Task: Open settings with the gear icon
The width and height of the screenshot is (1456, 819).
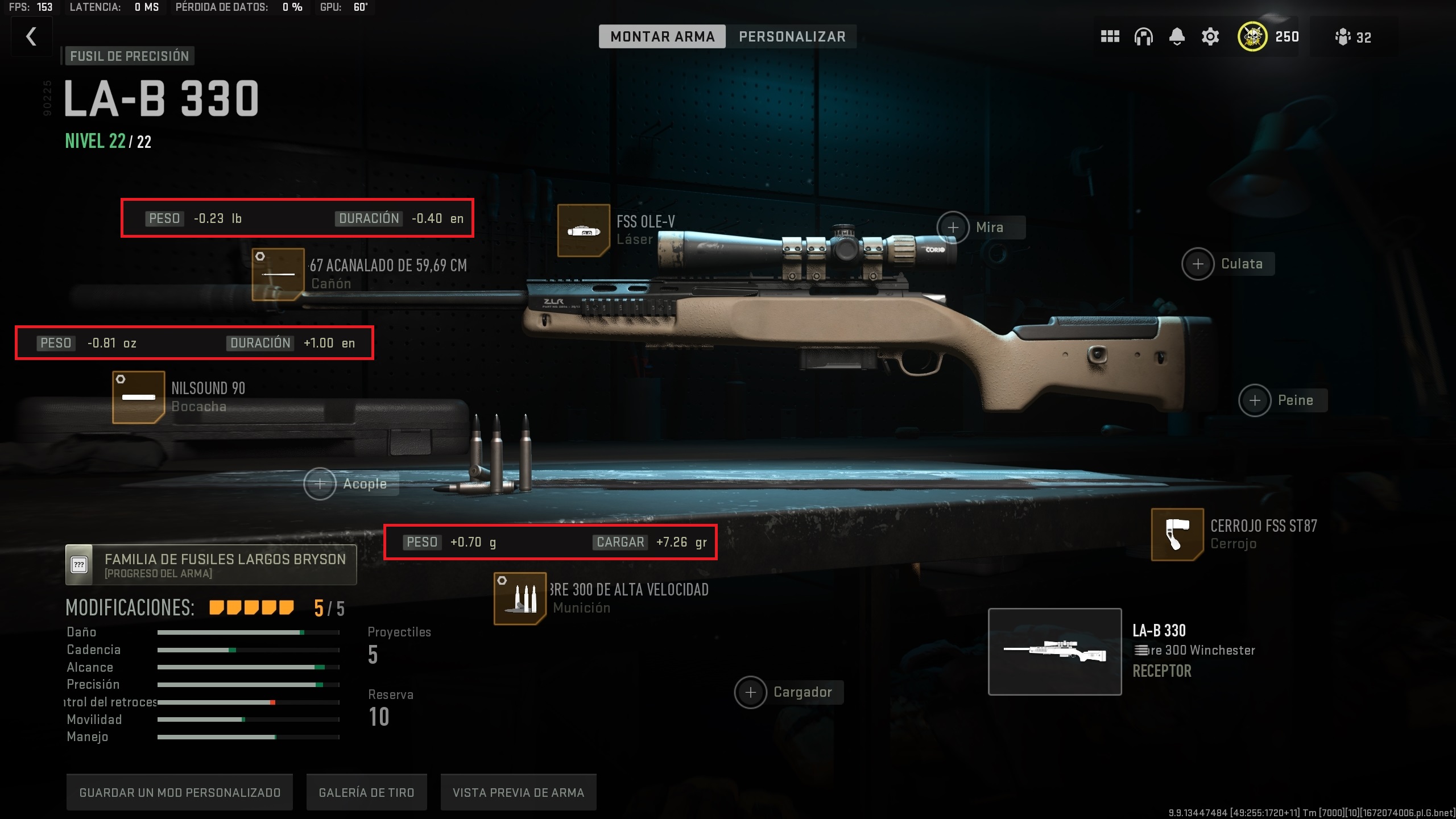Action: coord(1210,37)
